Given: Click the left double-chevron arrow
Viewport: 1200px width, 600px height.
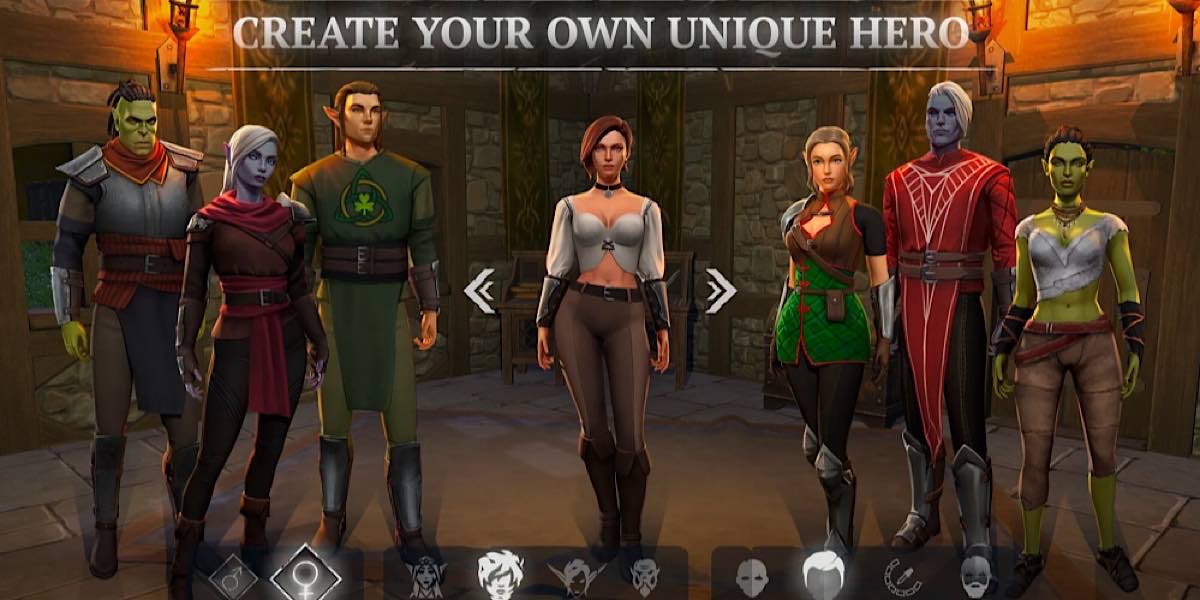Looking at the screenshot, I should click(480, 291).
